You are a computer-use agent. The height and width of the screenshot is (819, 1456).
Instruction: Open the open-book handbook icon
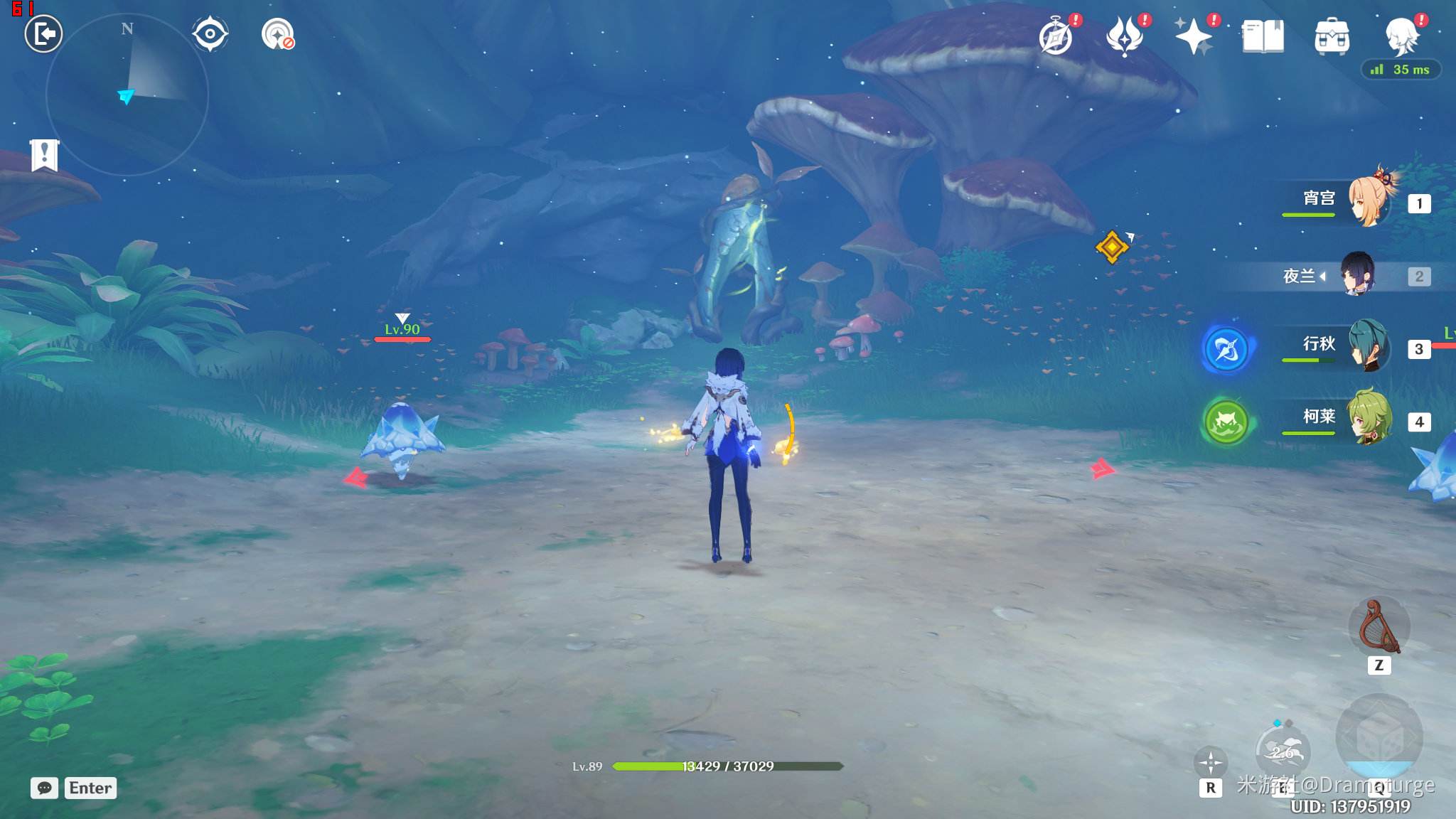coord(1263,37)
